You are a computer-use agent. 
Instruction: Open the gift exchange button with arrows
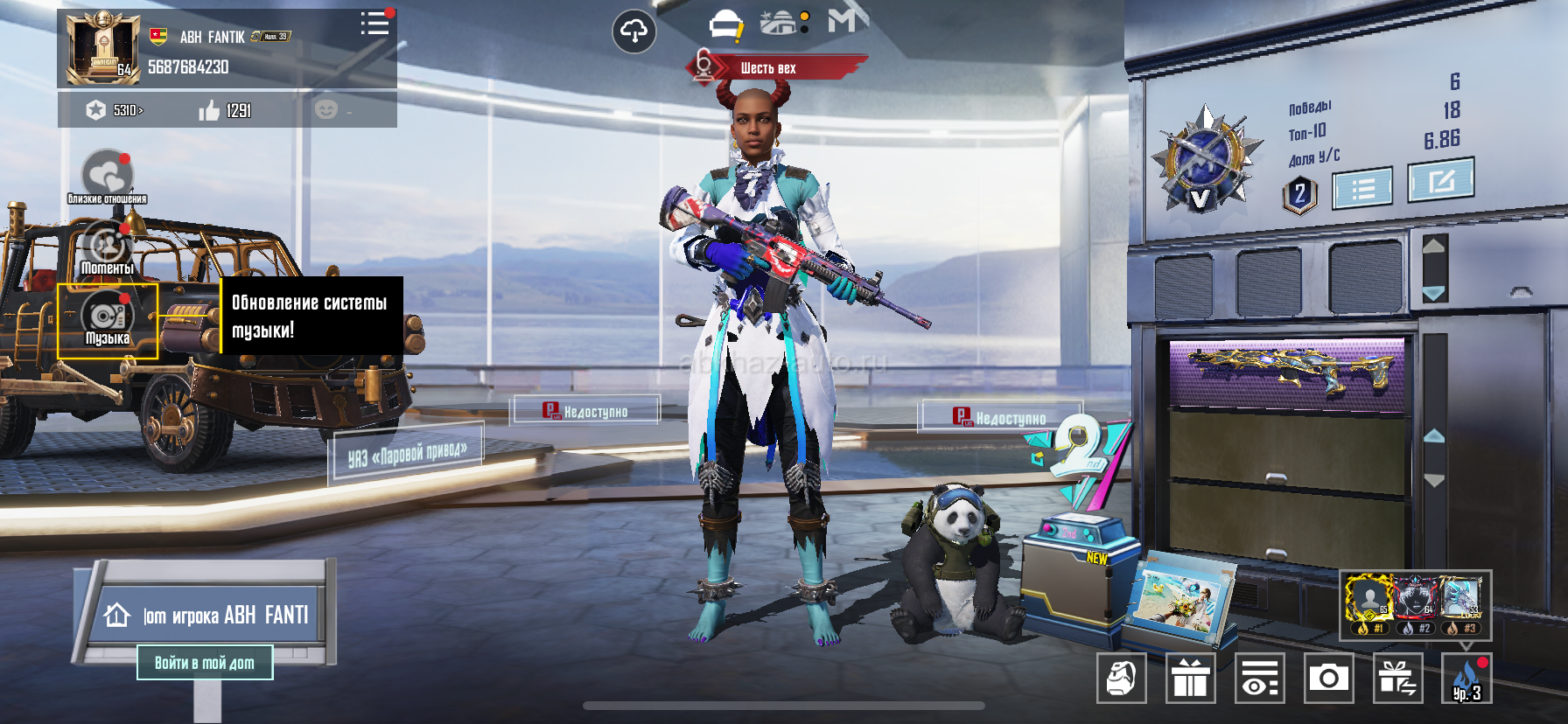1397,678
